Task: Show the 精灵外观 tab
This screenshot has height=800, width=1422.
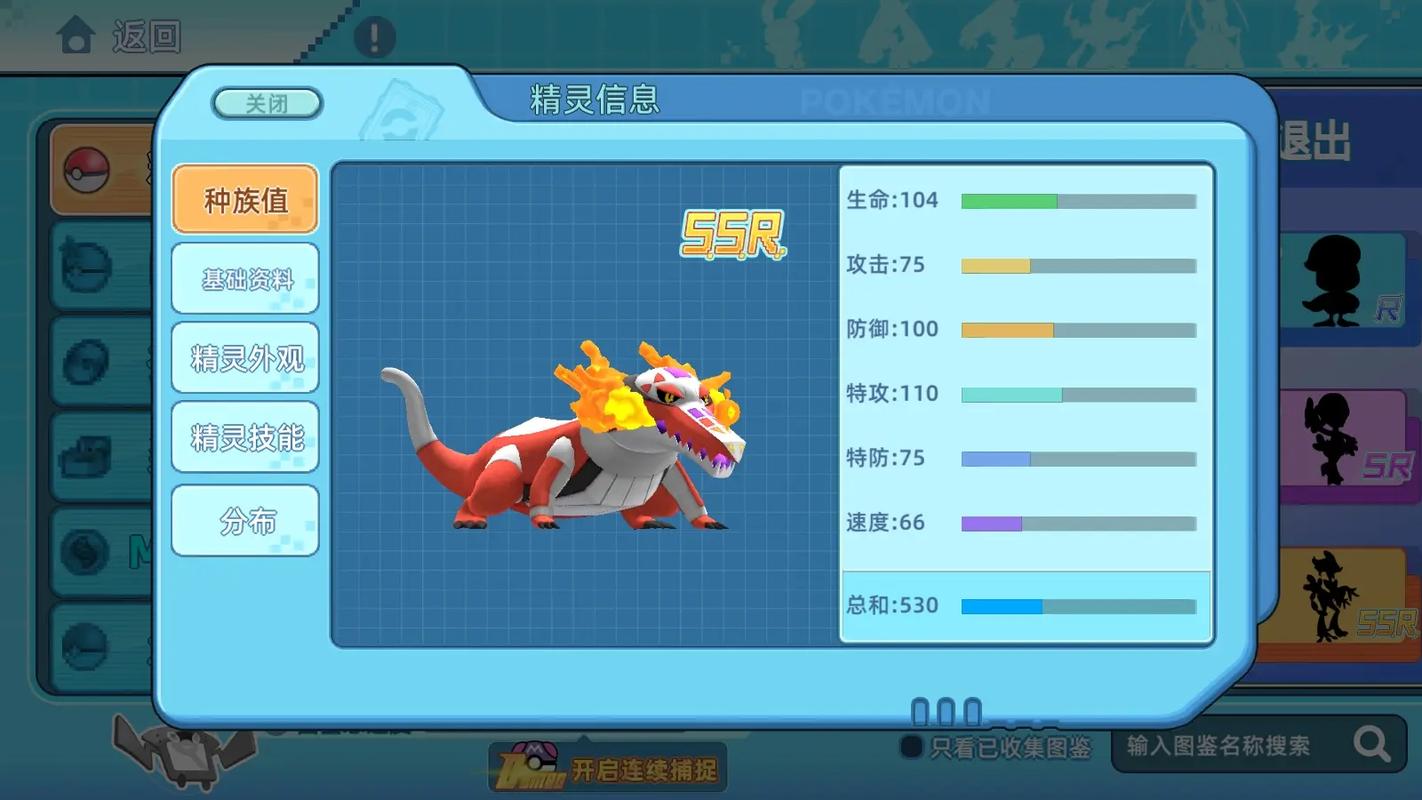Action: tap(245, 358)
